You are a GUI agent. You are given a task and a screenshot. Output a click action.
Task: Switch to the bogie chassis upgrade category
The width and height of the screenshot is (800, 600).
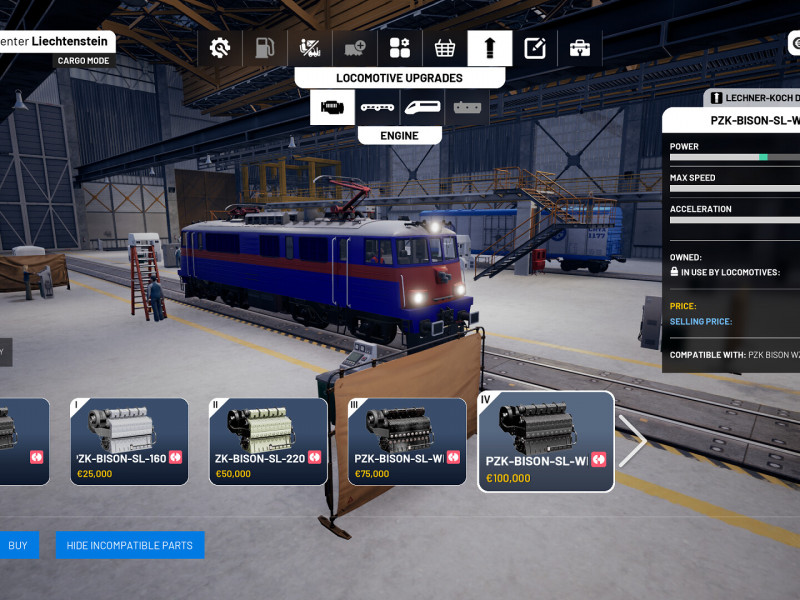[x=377, y=107]
